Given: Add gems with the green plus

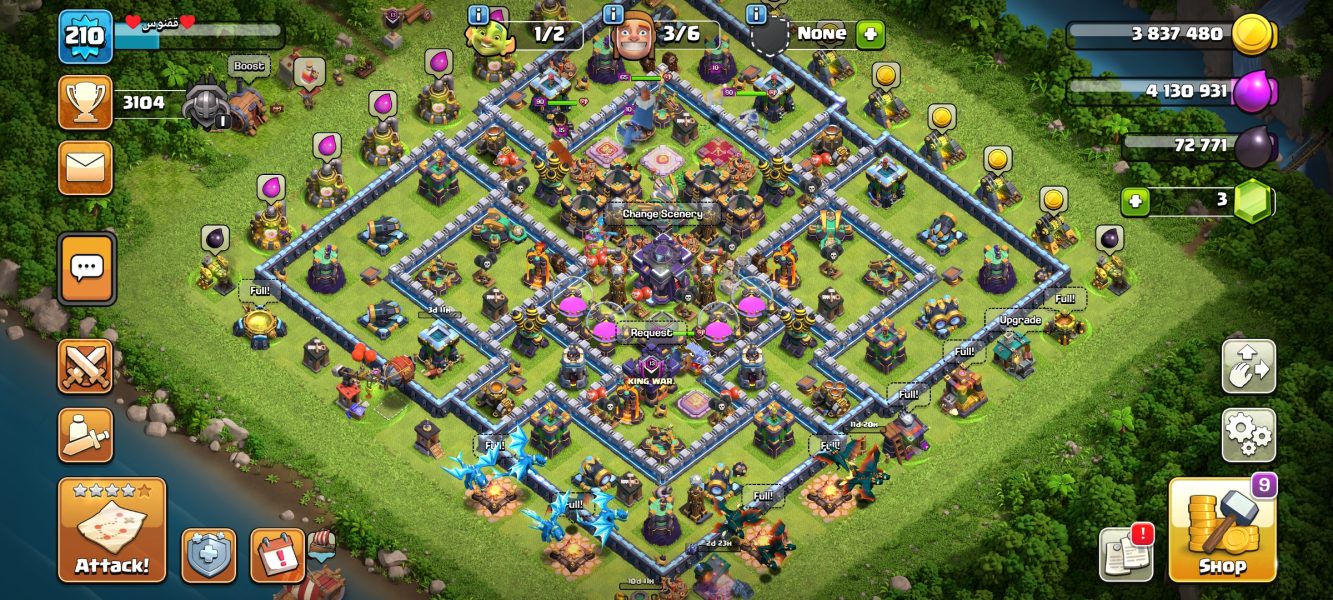Looking at the screenshot, I should [1134, 200].
